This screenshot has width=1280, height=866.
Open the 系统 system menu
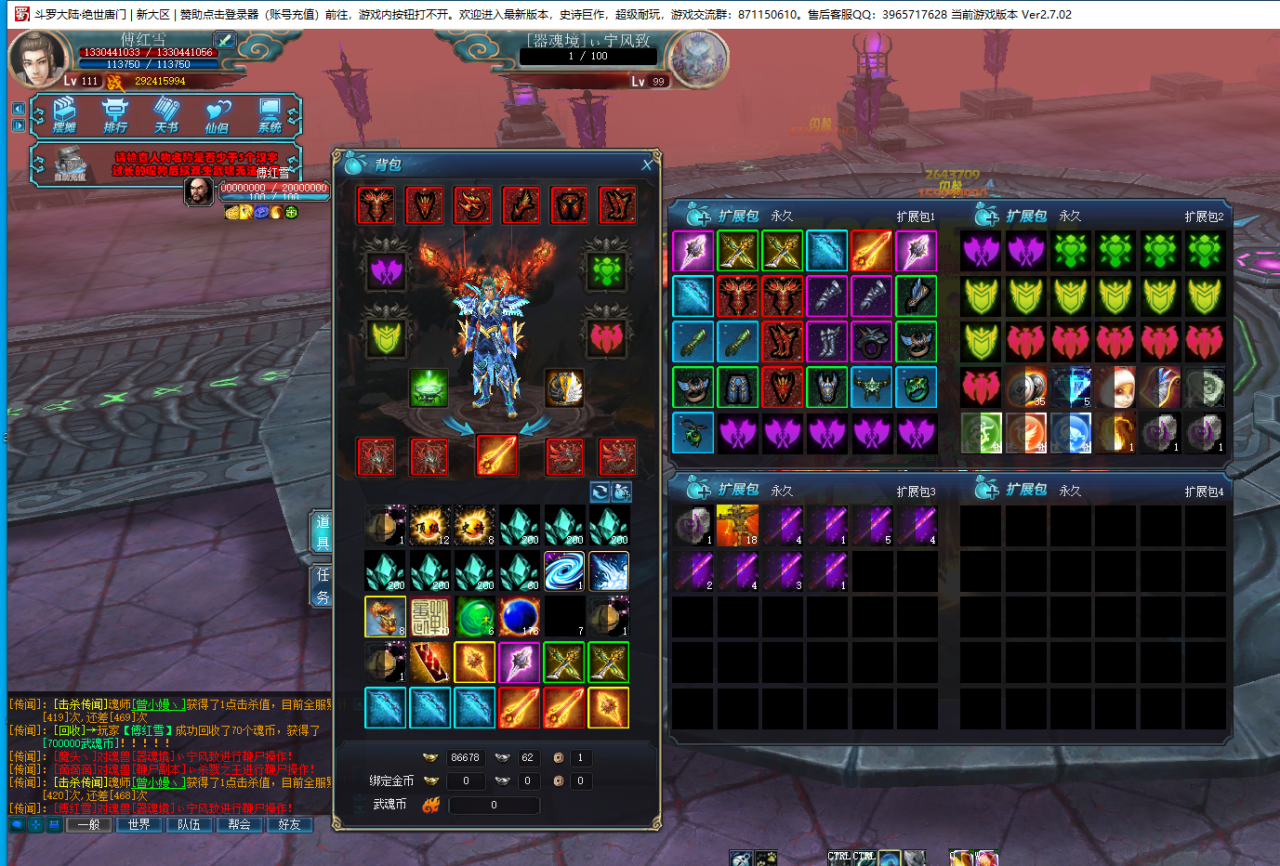coord(269,115)
